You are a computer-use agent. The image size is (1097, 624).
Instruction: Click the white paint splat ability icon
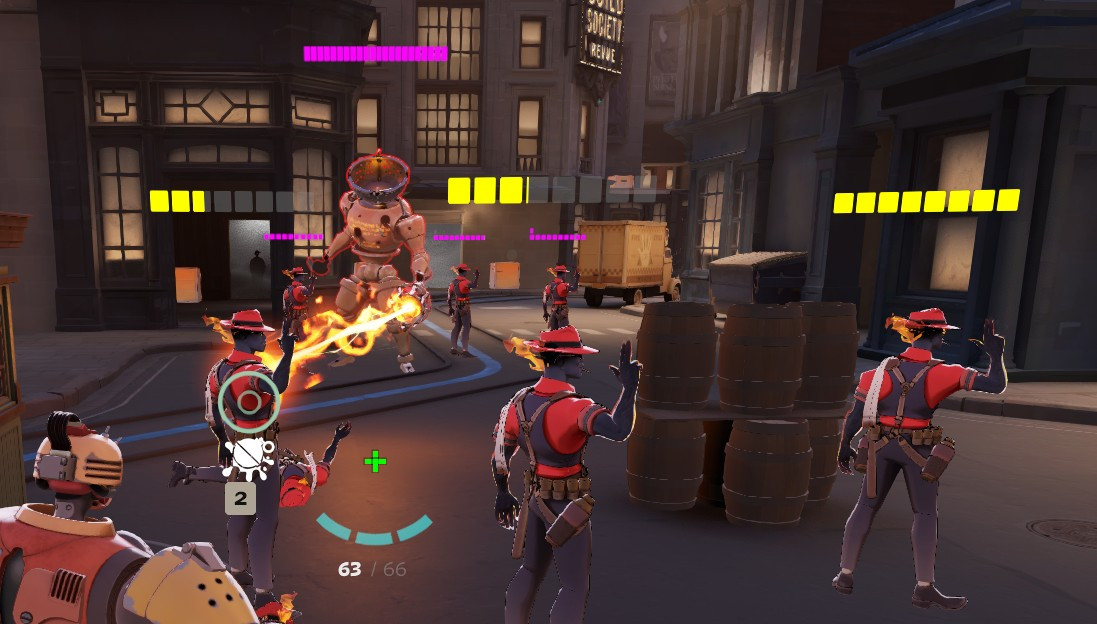tap(247, 456)
